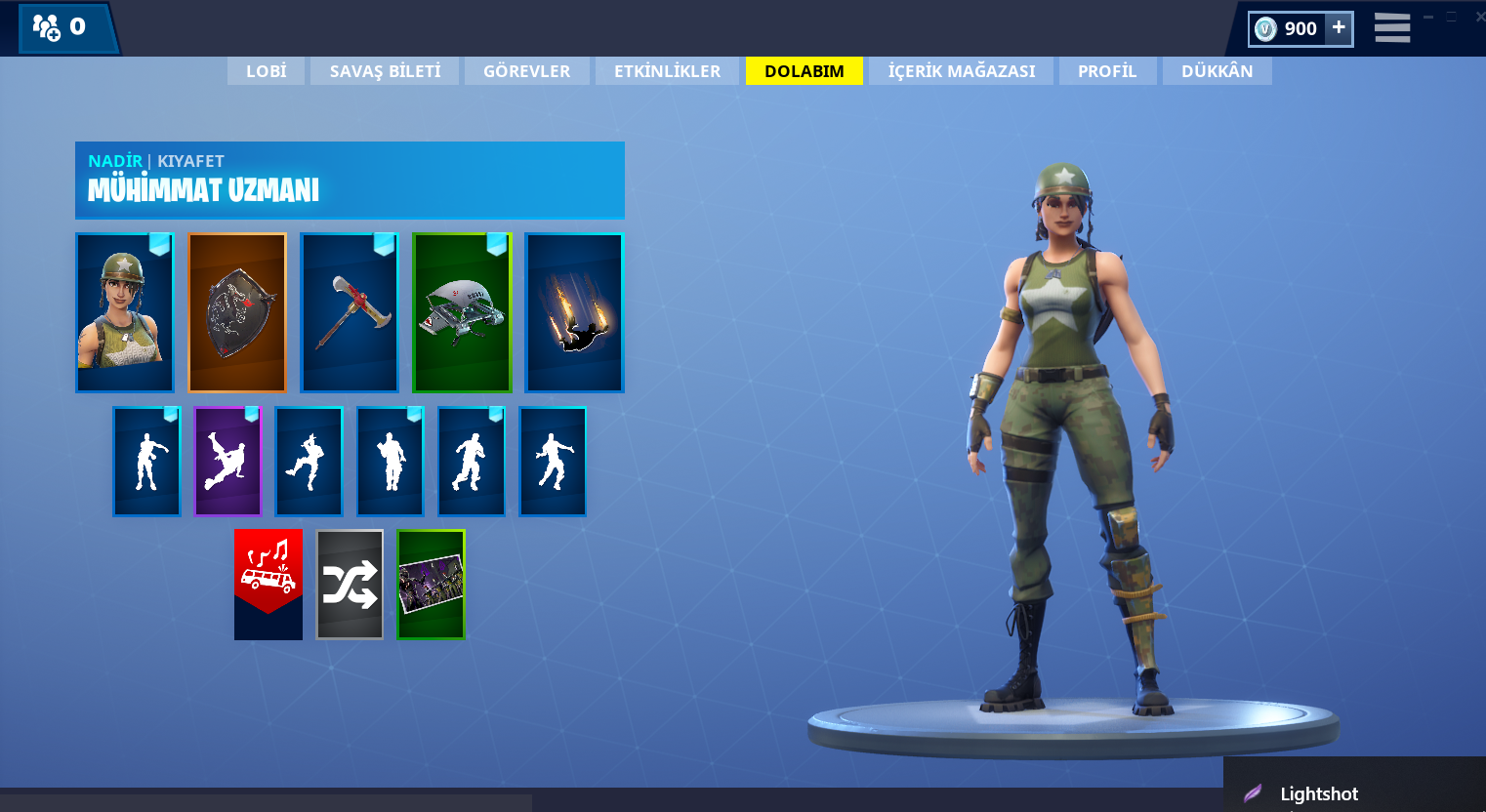Select the pickaxe harvesting tool slot
Image resolution: width=1486 pixels, height=812 pixels.
pyautogui.click(x=350, y=312)
